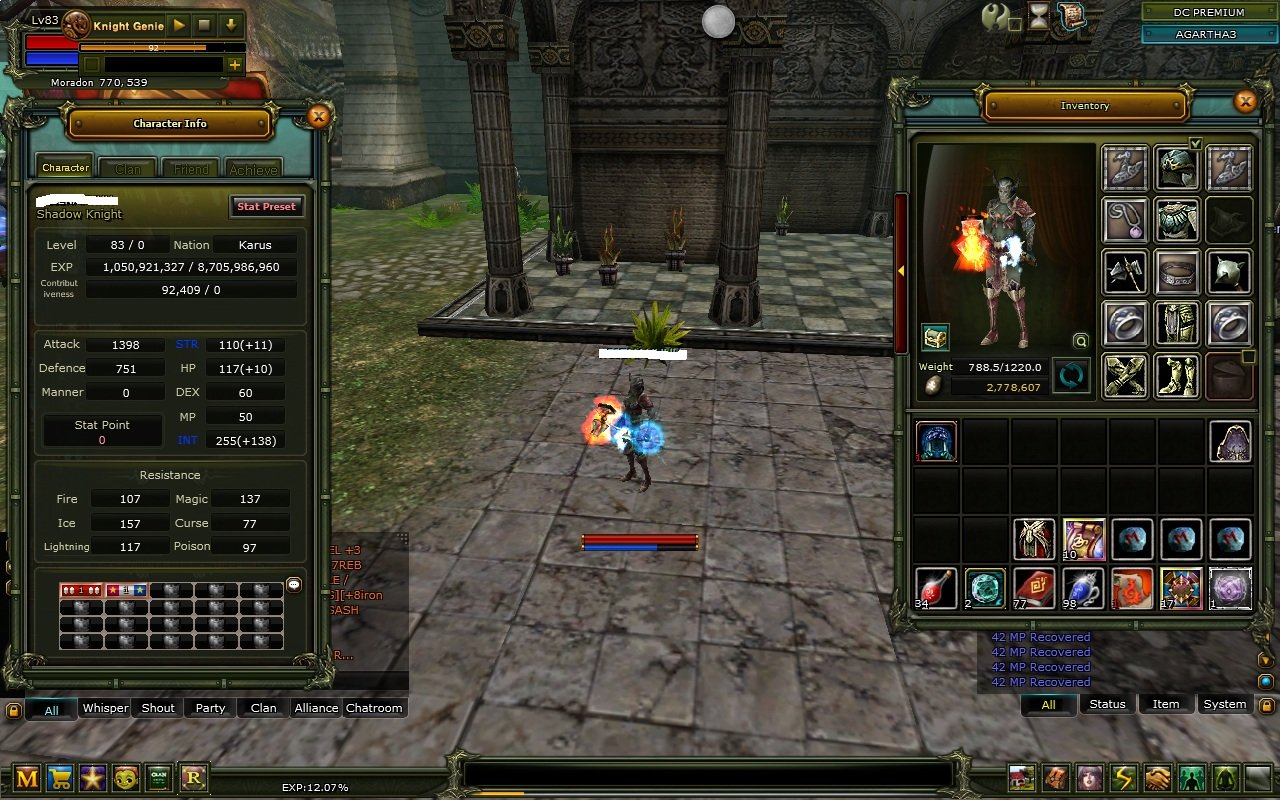Image resolution: width=1280 pixels, height=800 pixels.
Task: Select the equipped necklace slot
Action: tap(1125, 220)
